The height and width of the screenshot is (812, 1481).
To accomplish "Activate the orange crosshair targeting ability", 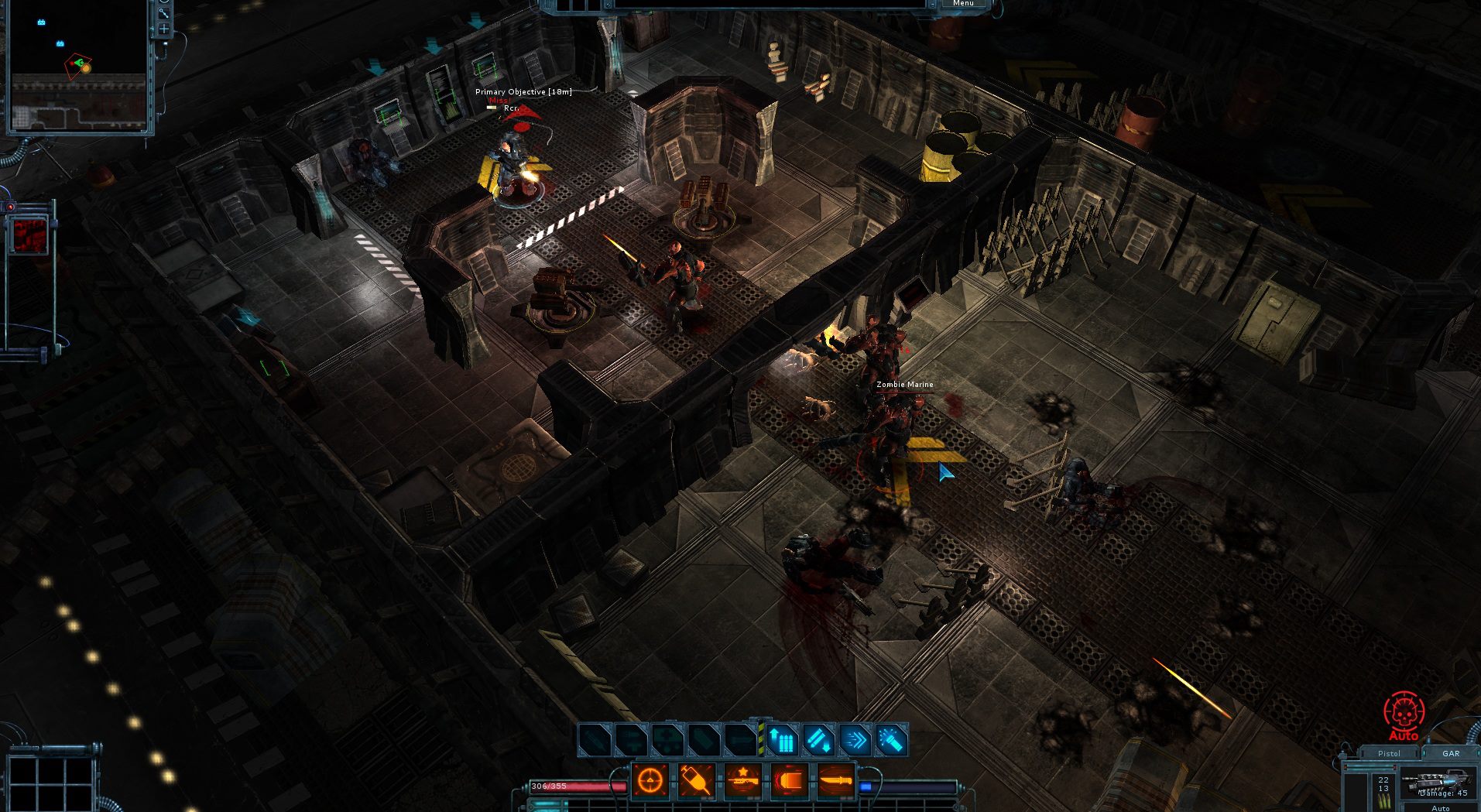I will (x=650, y=780).
